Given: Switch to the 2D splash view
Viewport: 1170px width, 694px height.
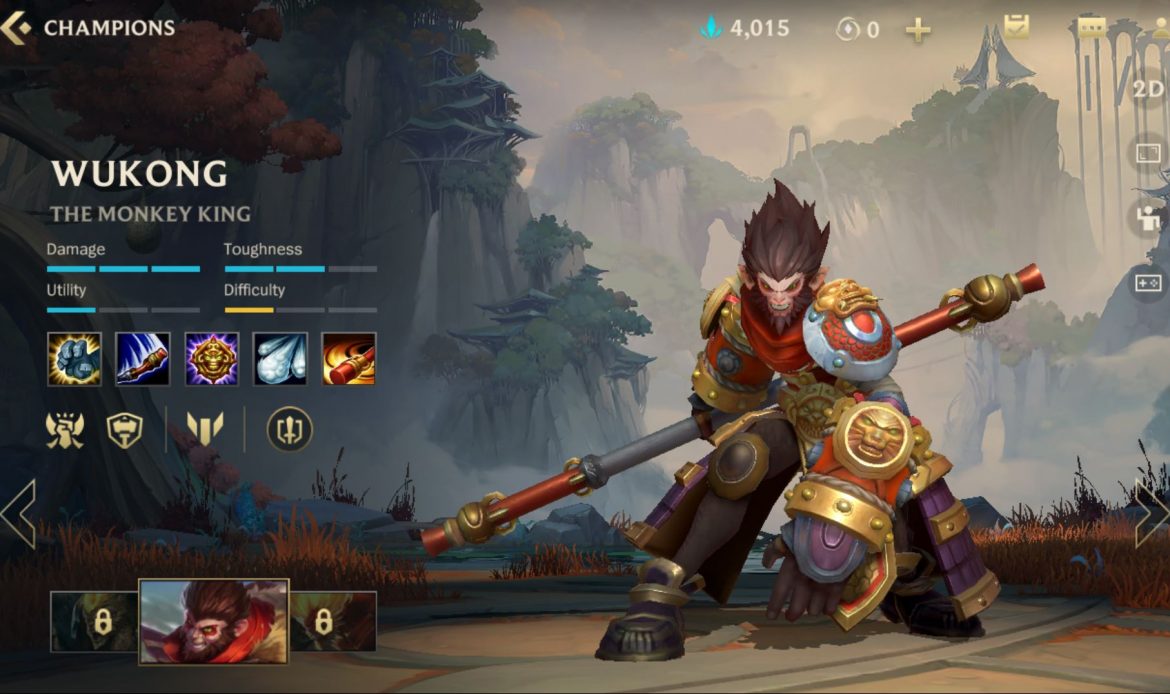Looking at the screenshot, I should click(1148, 89).
